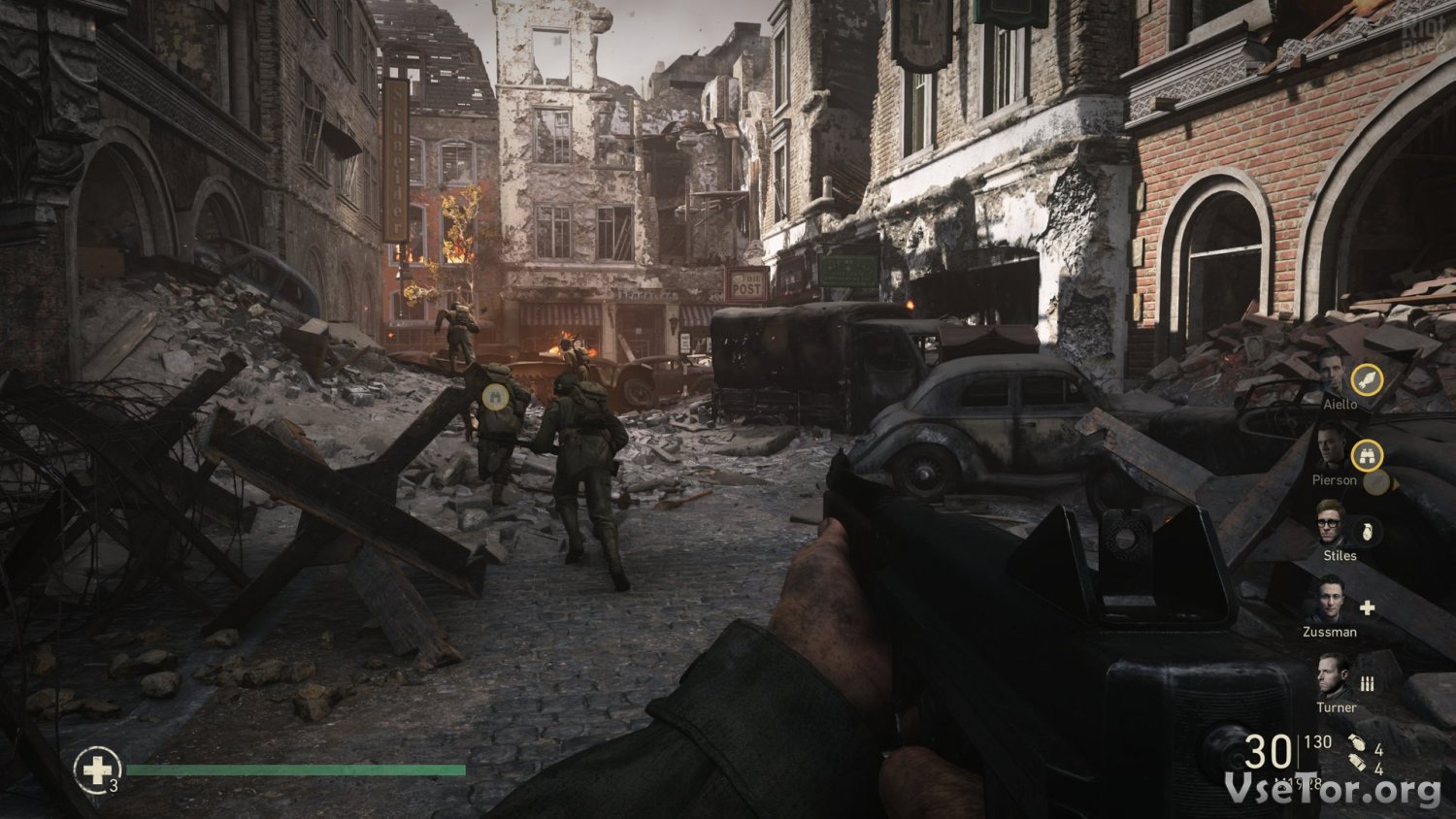The width and height of the screenshot is (1456, 819).
Task: Select Aiello's squad portrait
Action: click(1330, 374)
